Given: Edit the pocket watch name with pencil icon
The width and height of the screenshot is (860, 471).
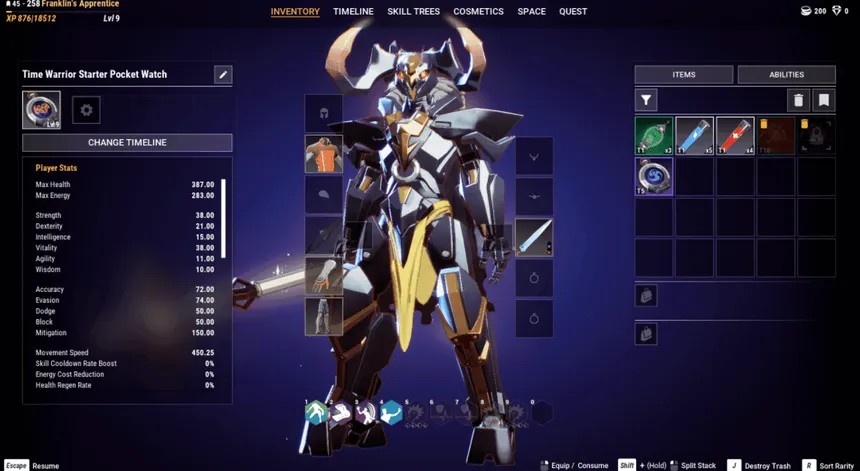Looking at the screenshot, I should pyautogui.click(x=223, y=74).
